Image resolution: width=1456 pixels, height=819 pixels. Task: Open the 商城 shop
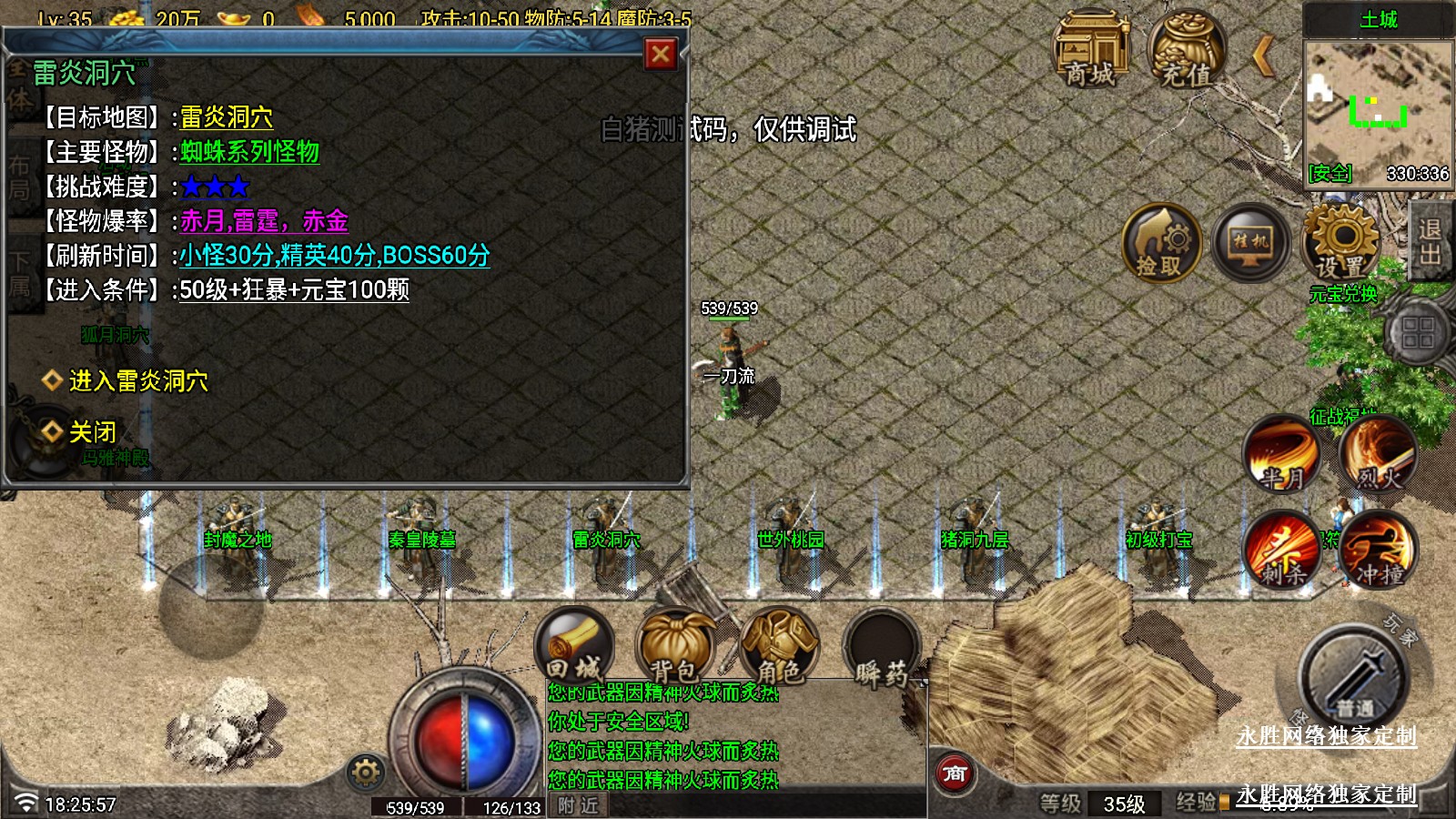click(x=1090, y=51)
